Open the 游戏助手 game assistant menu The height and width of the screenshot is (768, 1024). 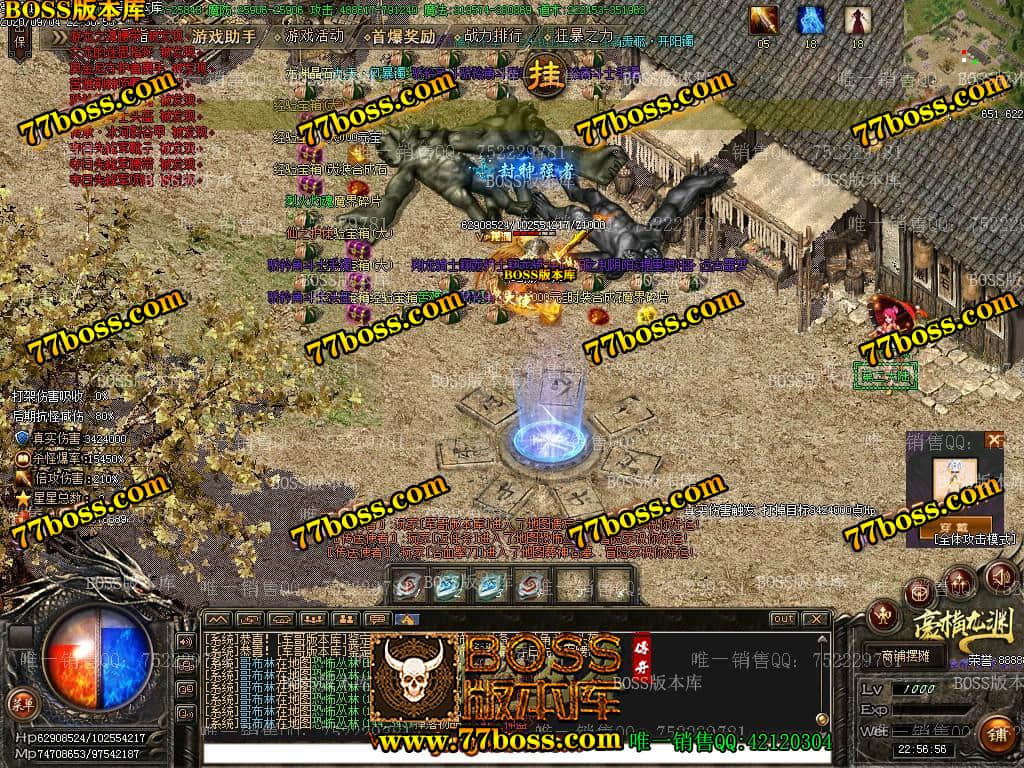pos(222,37)
